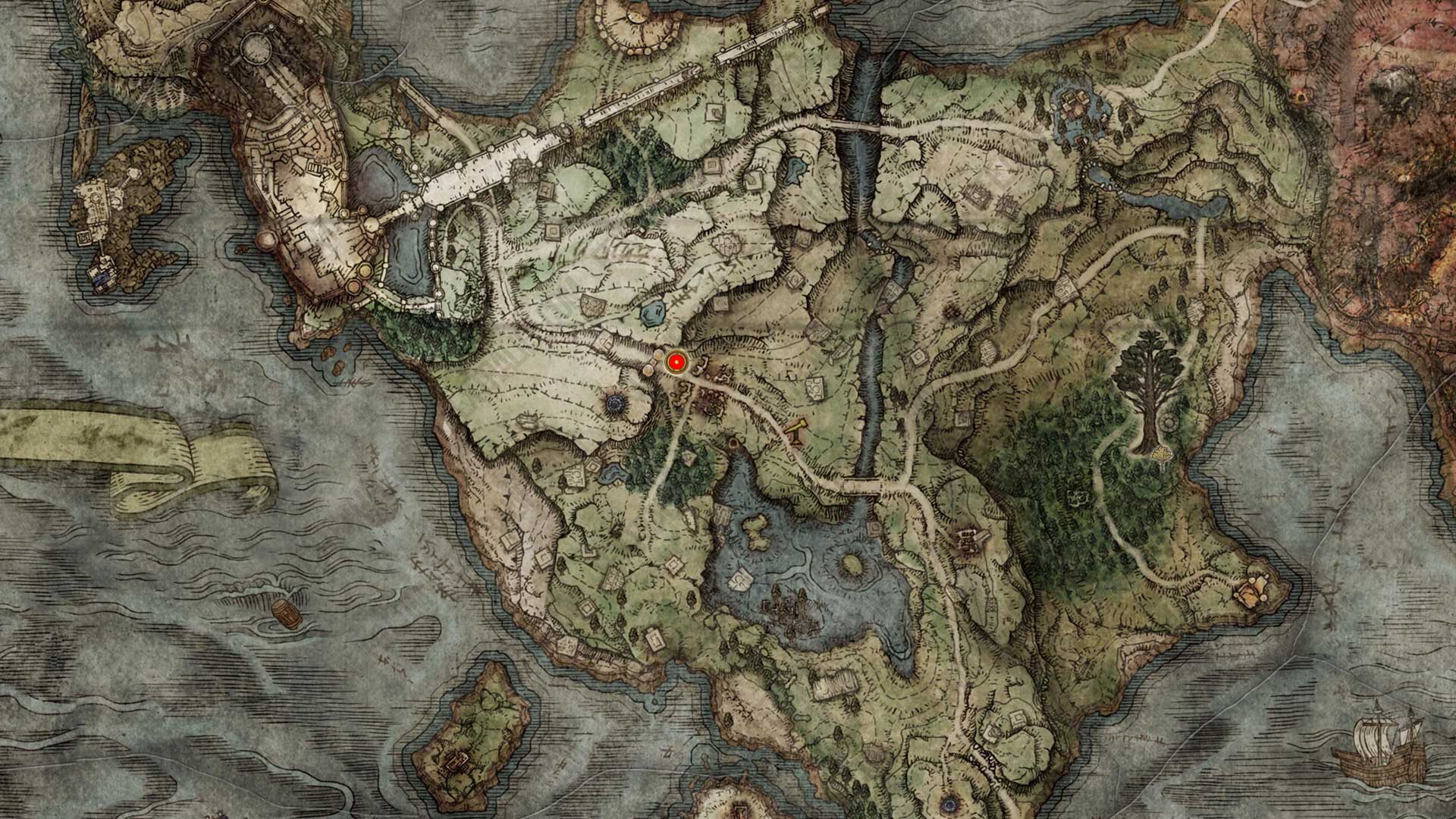Select the red location marker on the map

coord(675,363)
